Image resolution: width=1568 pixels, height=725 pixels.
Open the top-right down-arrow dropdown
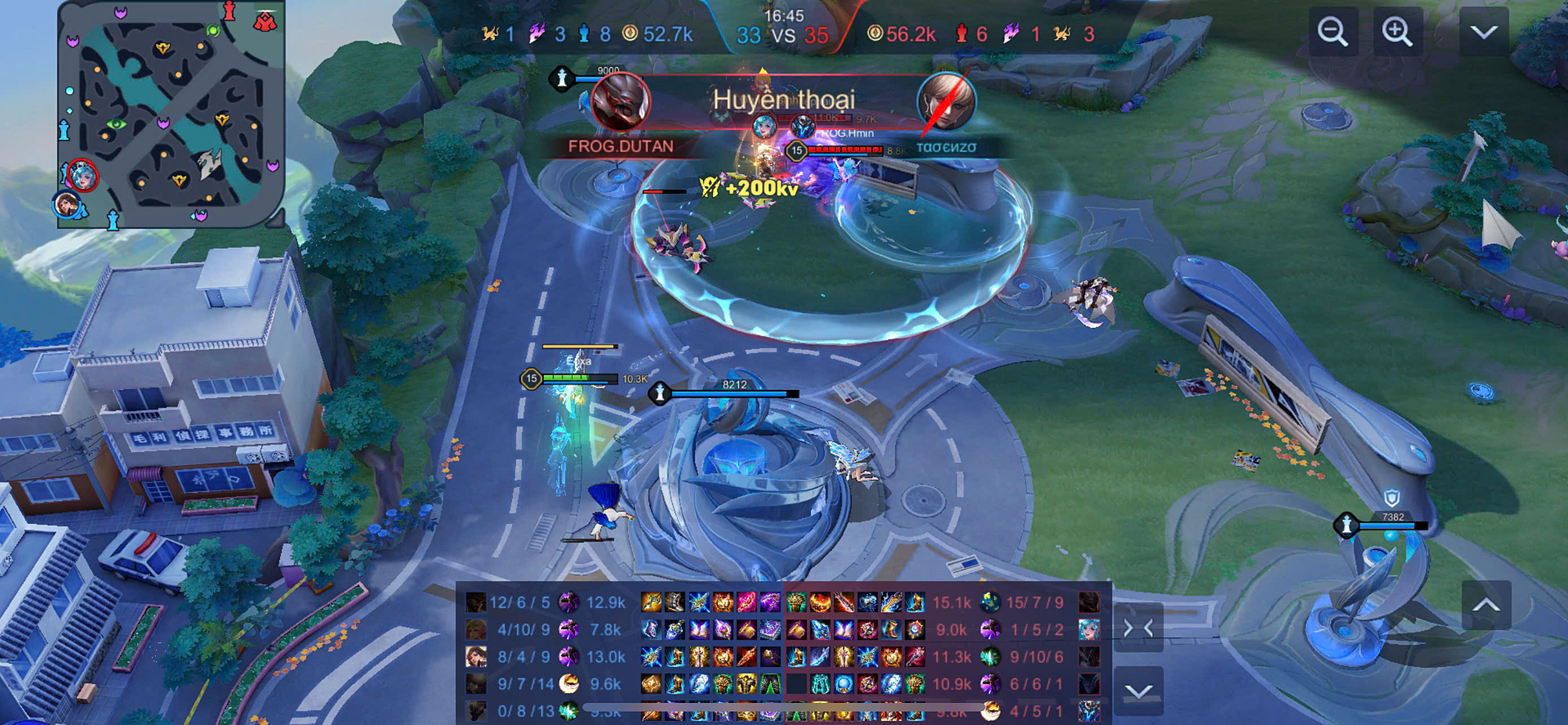click(1483, 32)
